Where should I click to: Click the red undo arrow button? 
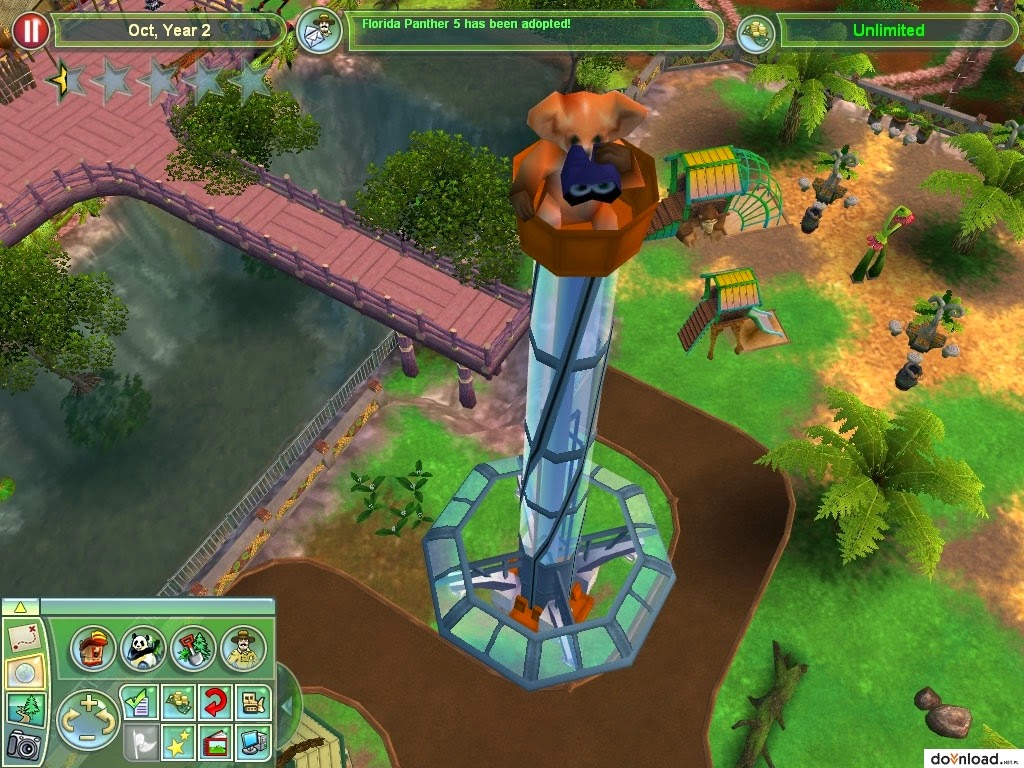(215, 702)
